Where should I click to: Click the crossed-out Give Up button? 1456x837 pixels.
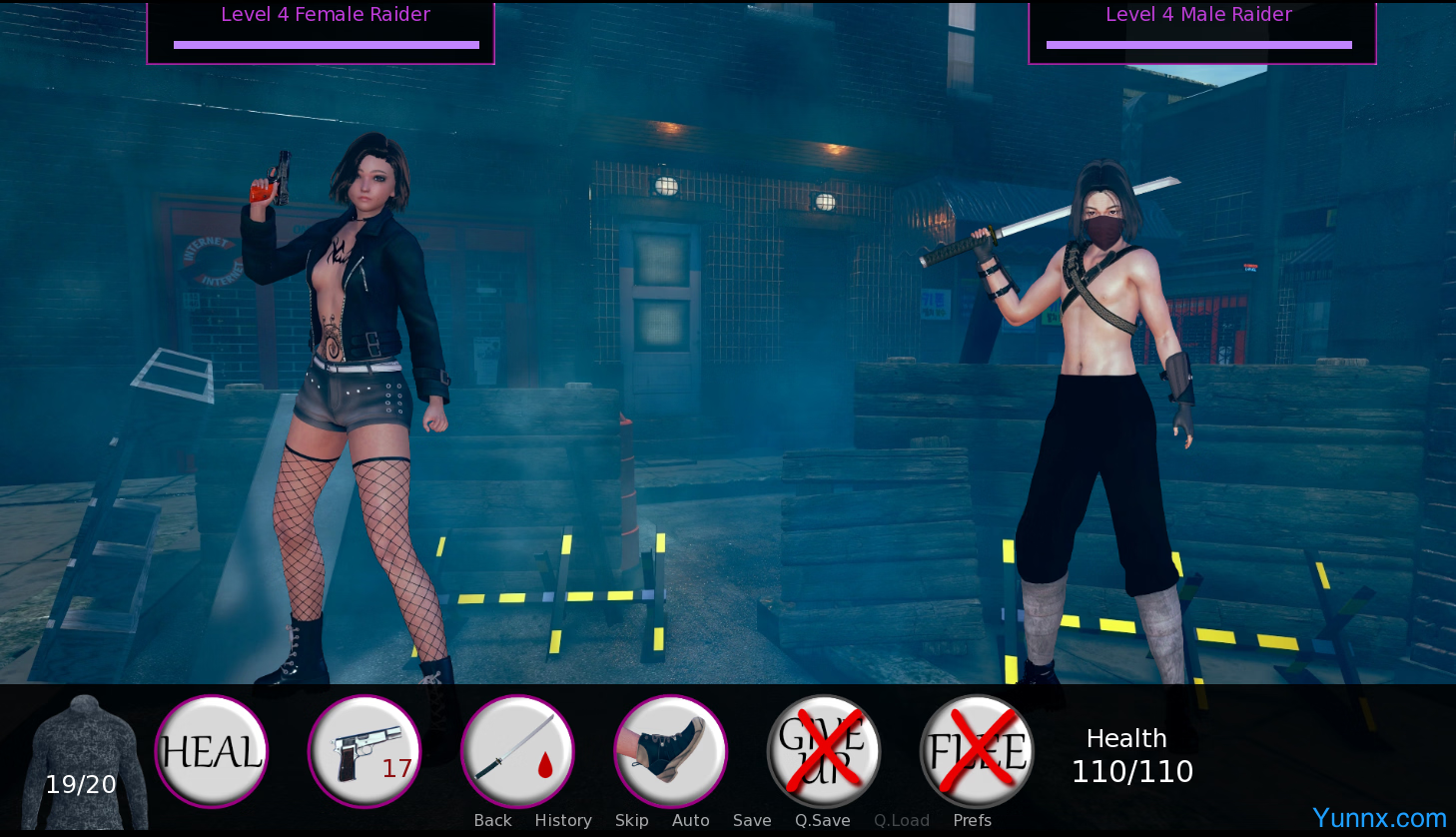click(x=823, y=751)
